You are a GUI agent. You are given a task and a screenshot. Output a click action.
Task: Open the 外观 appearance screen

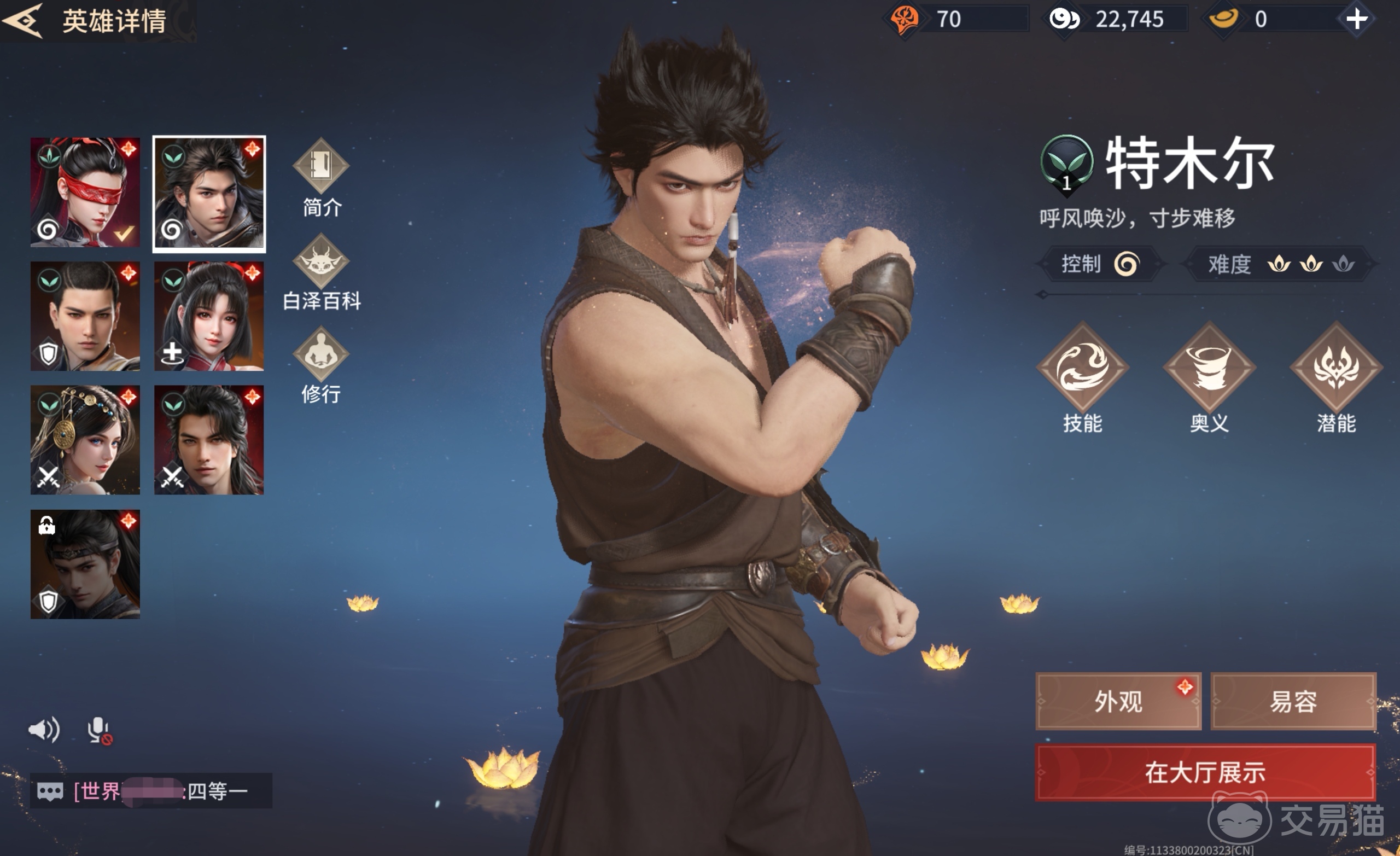[1118, 701]
